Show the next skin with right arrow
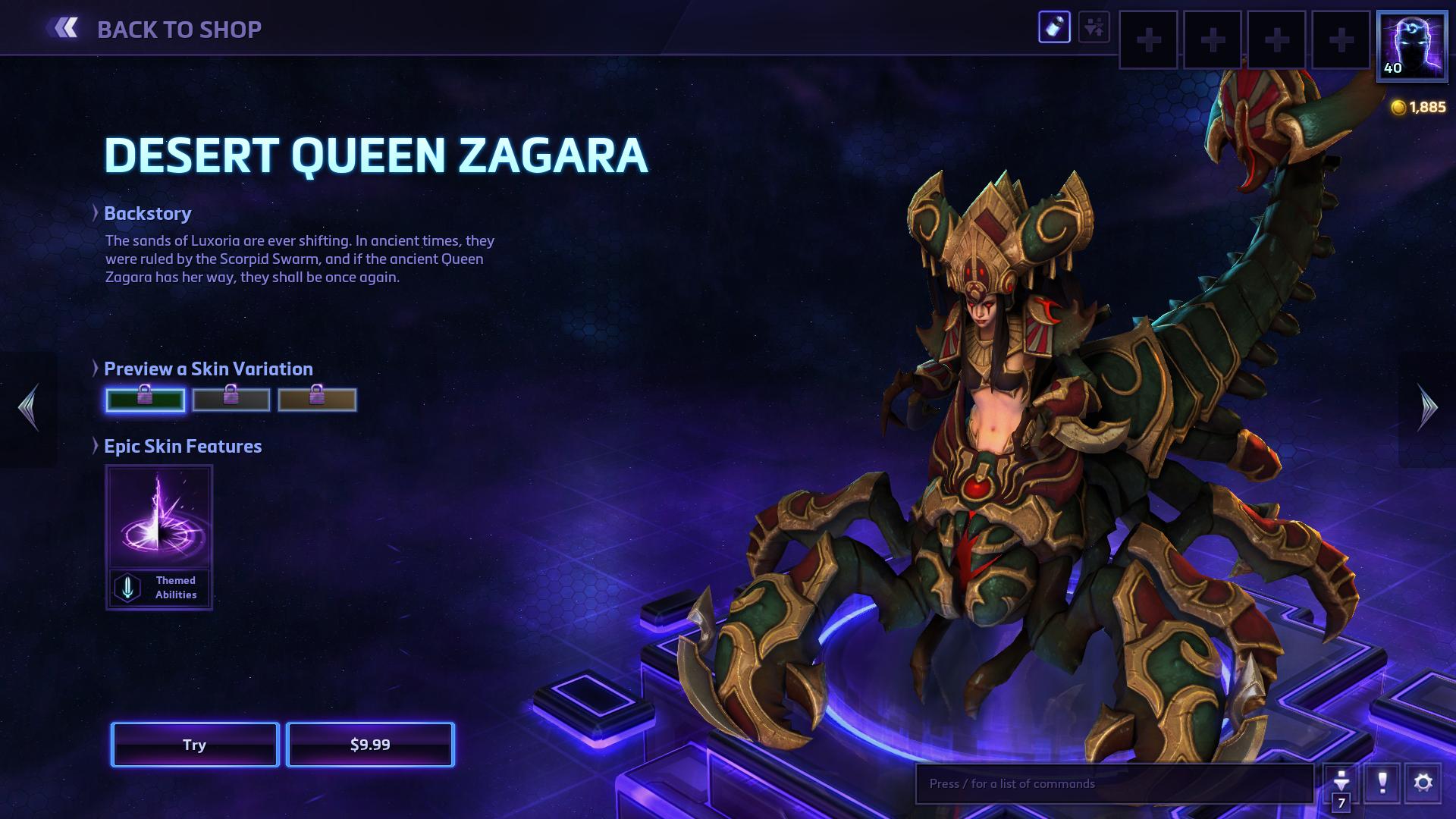This screenshot has height=819, width=1456. (x=1427, y=408)
